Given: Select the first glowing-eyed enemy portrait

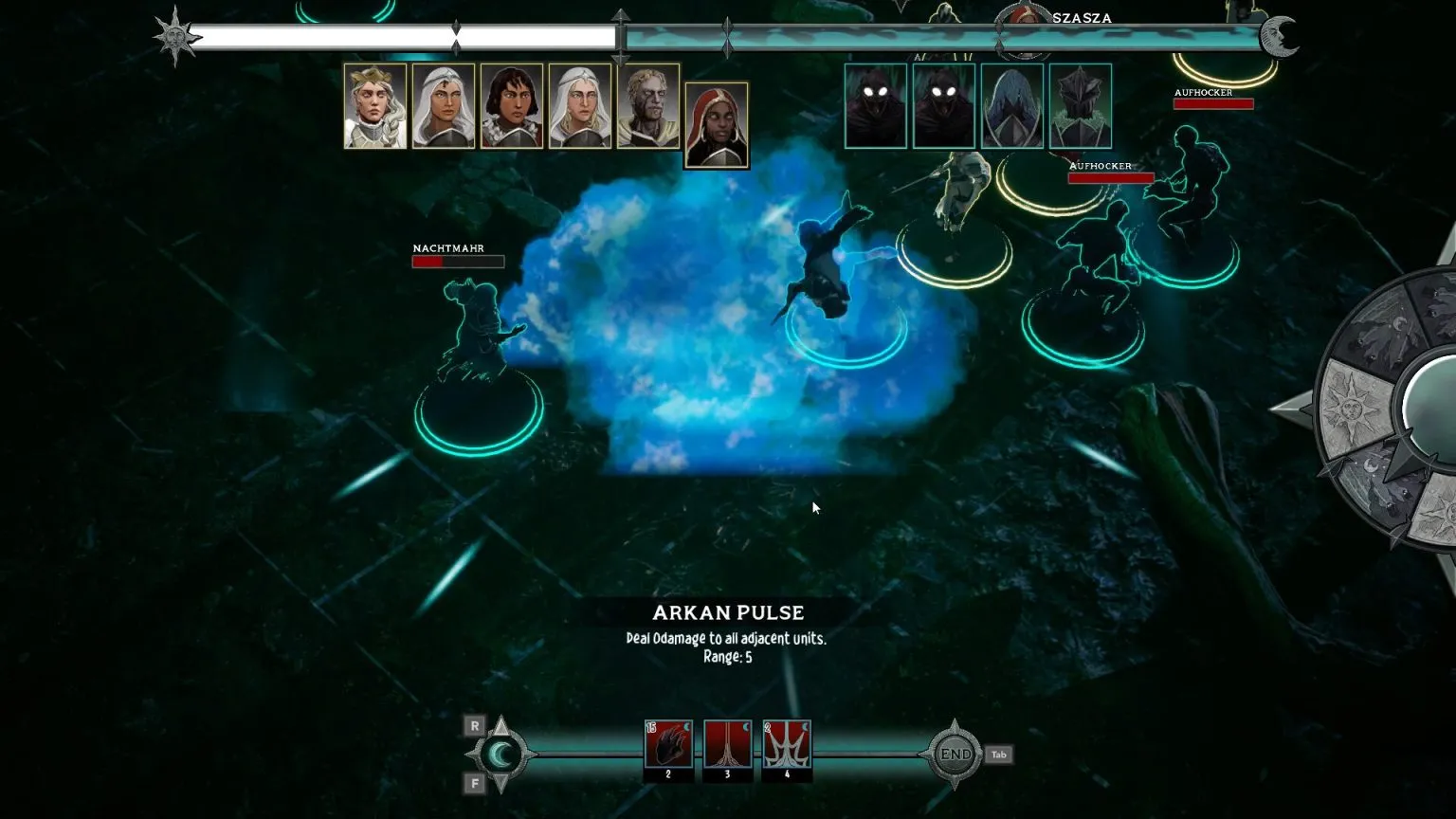Looking at the screenshot, I should (873, 104).
